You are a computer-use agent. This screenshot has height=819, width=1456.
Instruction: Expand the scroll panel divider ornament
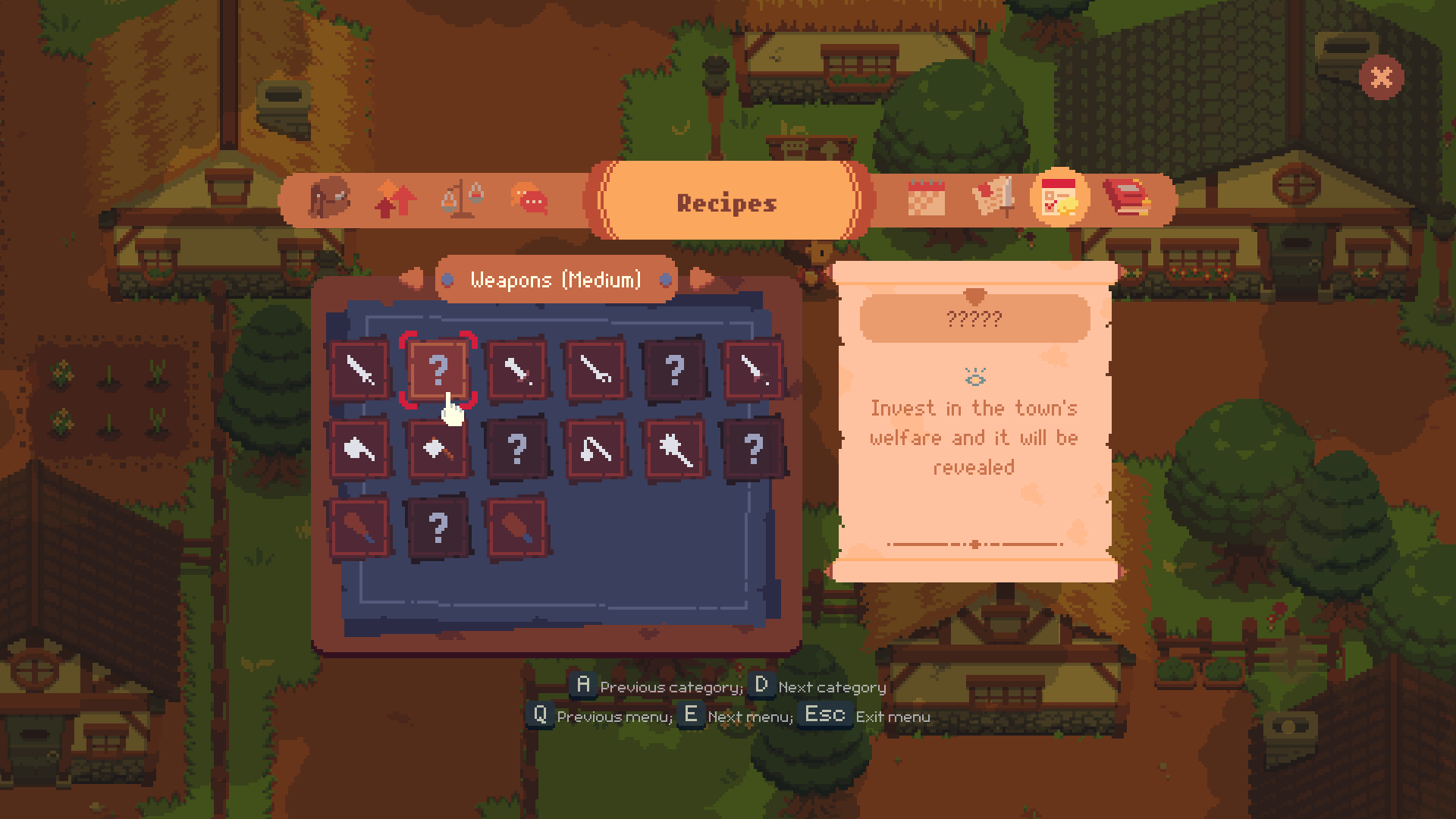[976, 544]
